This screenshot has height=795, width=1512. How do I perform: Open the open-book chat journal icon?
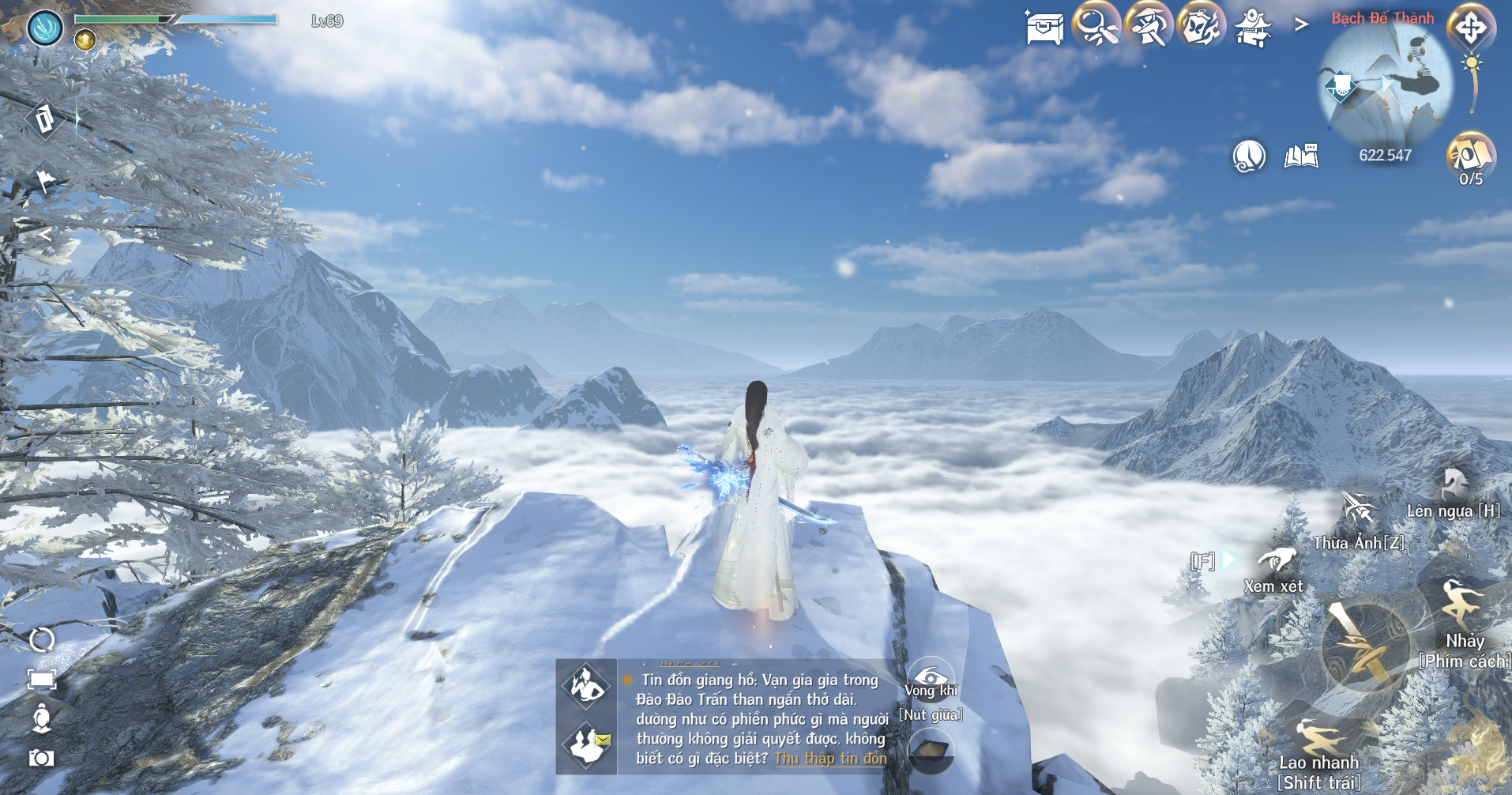coord(1301,156)
